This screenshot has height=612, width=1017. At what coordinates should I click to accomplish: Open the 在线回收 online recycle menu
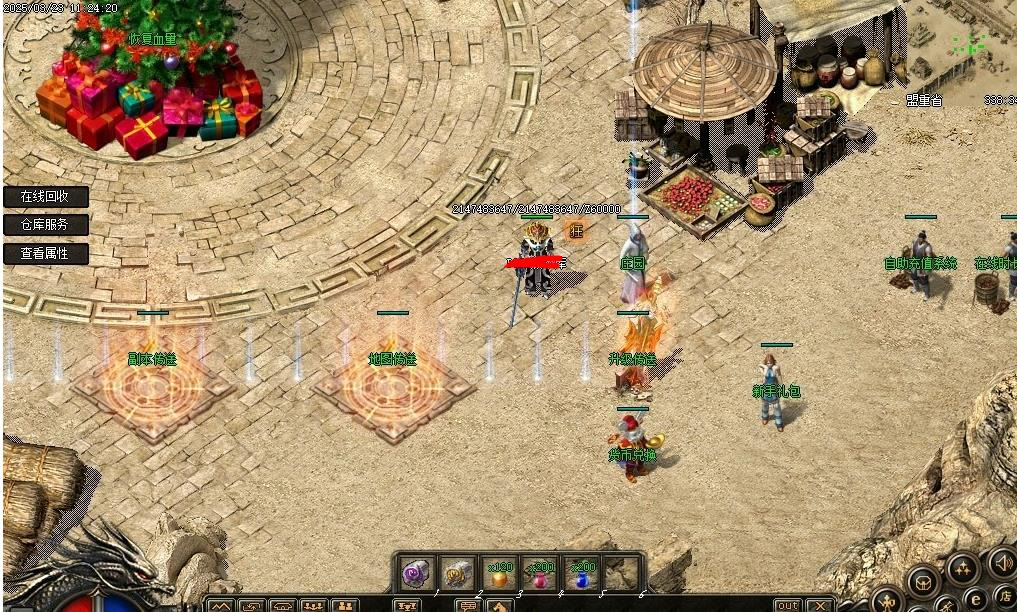coord(46,197)
